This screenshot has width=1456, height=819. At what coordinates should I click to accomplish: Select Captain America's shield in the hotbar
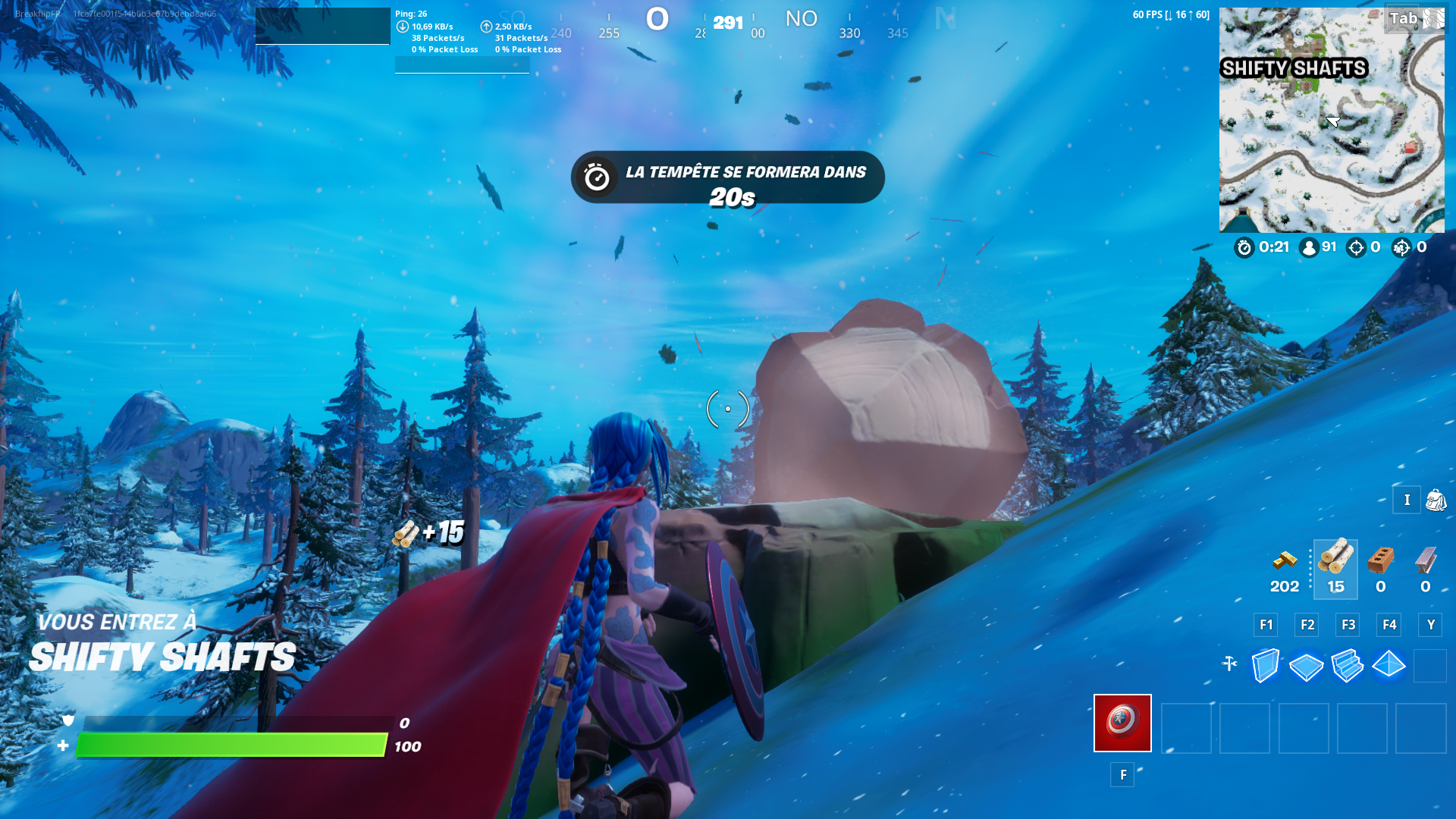click(x=1122, y=724)
